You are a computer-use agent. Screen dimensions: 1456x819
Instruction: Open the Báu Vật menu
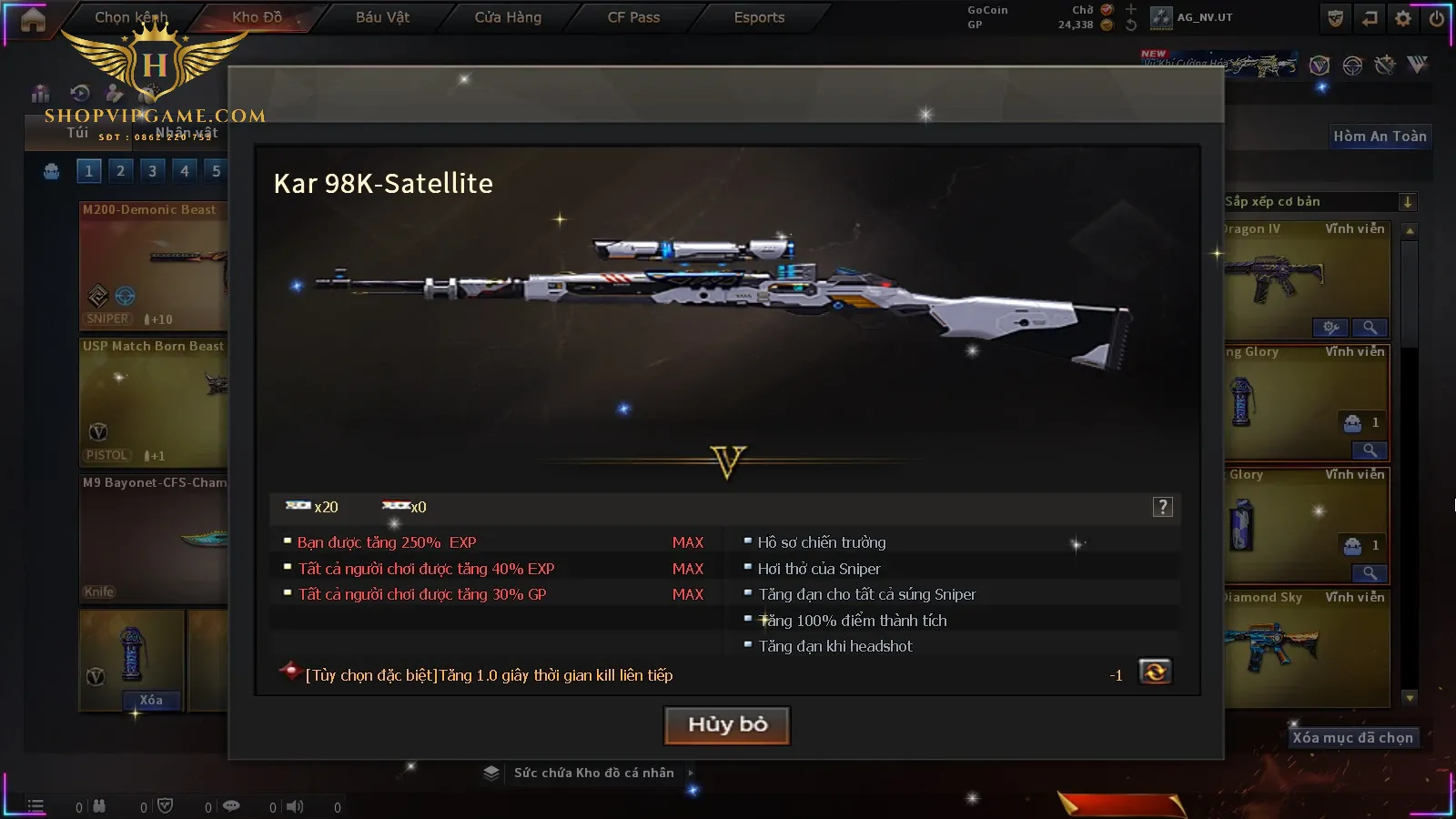(382, 17)
